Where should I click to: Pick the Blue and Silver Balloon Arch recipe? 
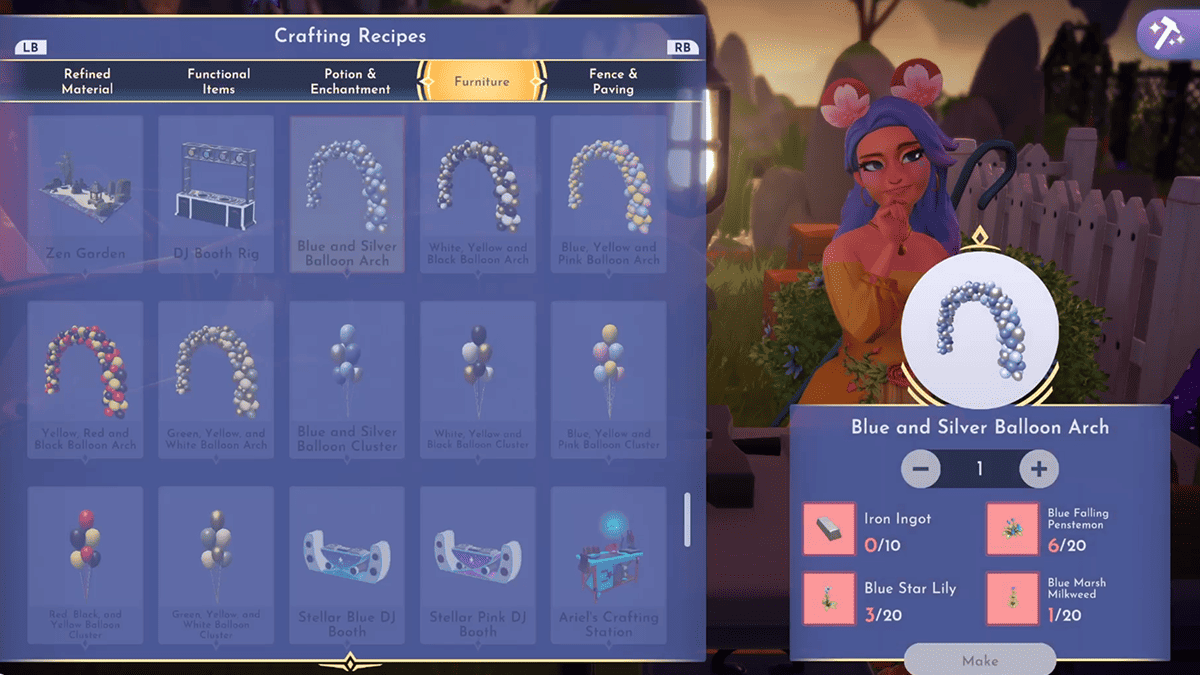click(x=347, y=193)
